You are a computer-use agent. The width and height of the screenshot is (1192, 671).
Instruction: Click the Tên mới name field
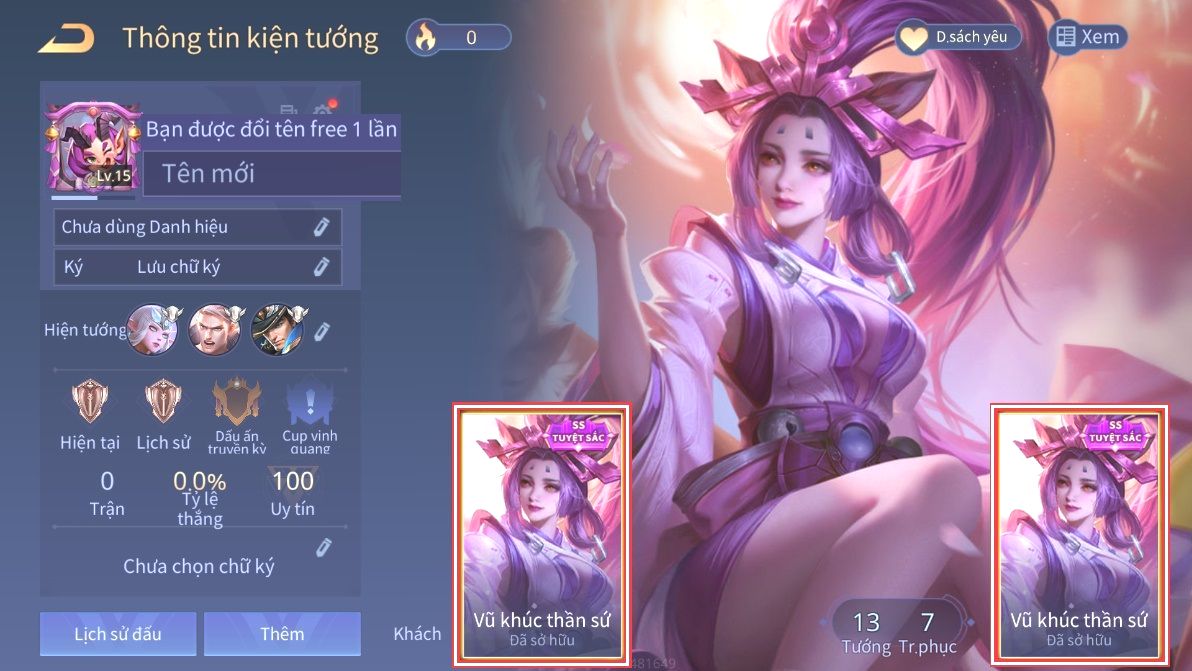[x=270, y=174]
